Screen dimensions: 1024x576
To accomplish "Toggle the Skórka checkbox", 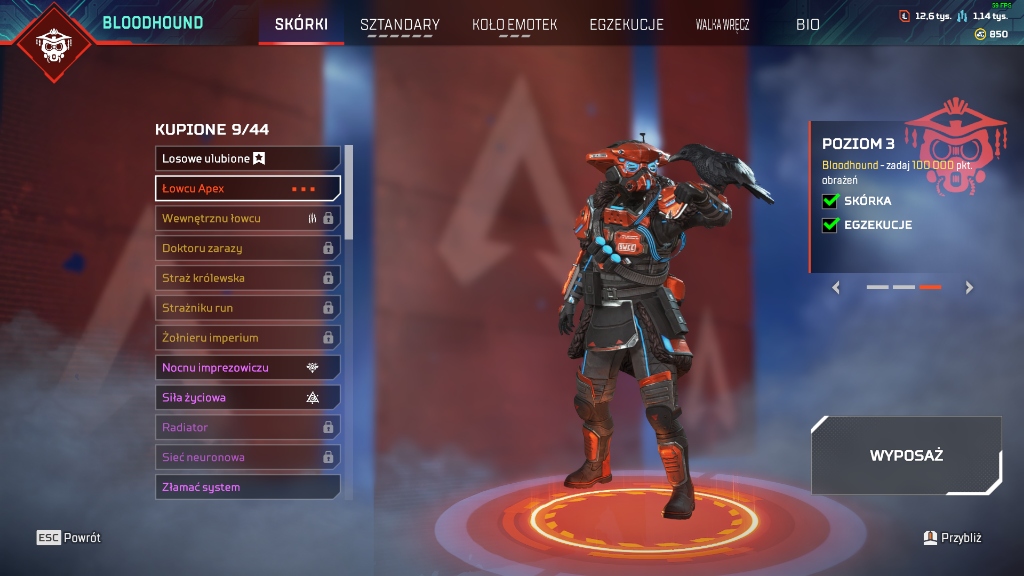I will tap(829, 201).
